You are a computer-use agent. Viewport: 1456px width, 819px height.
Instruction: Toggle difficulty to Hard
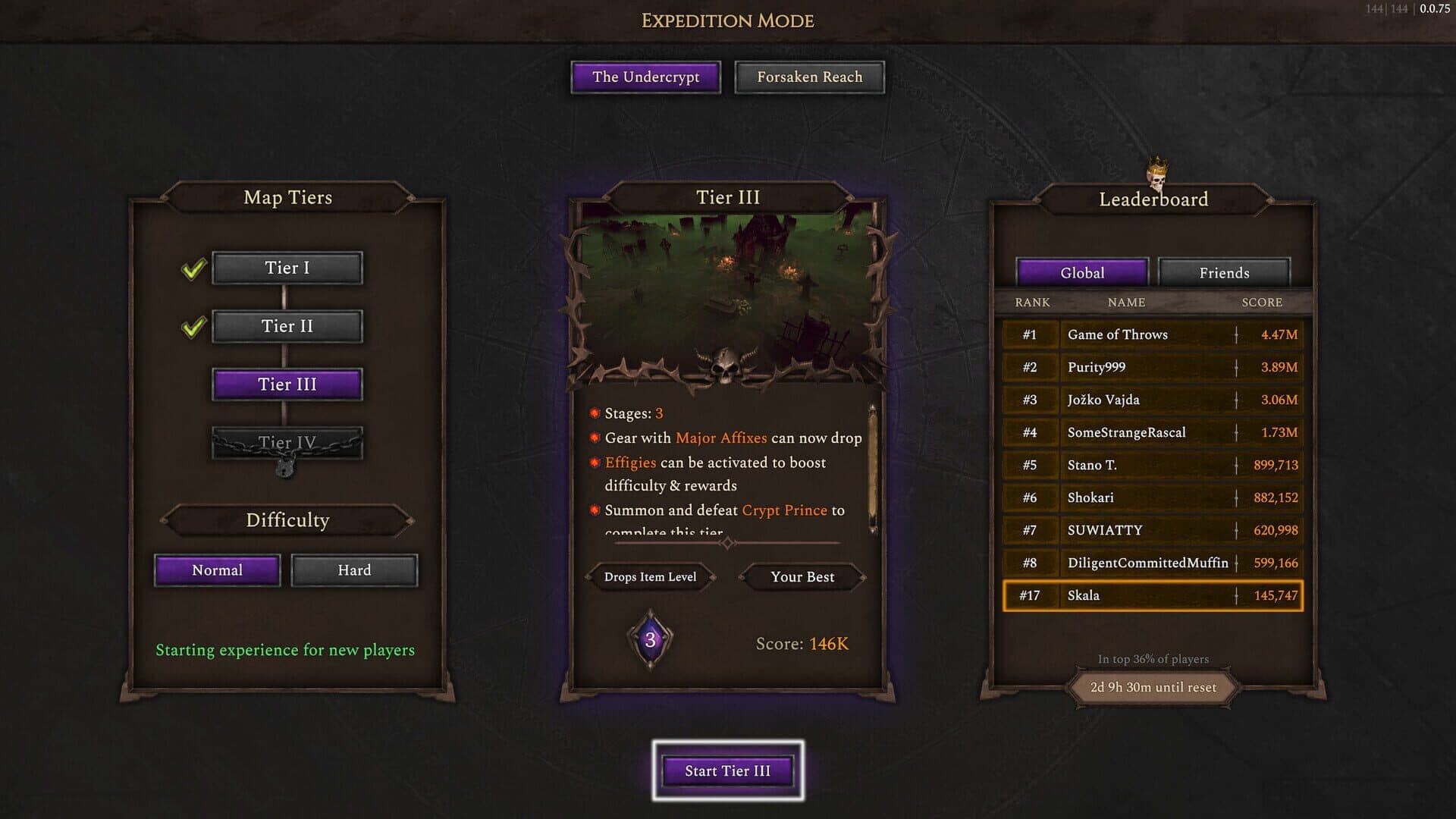(353, 570)
